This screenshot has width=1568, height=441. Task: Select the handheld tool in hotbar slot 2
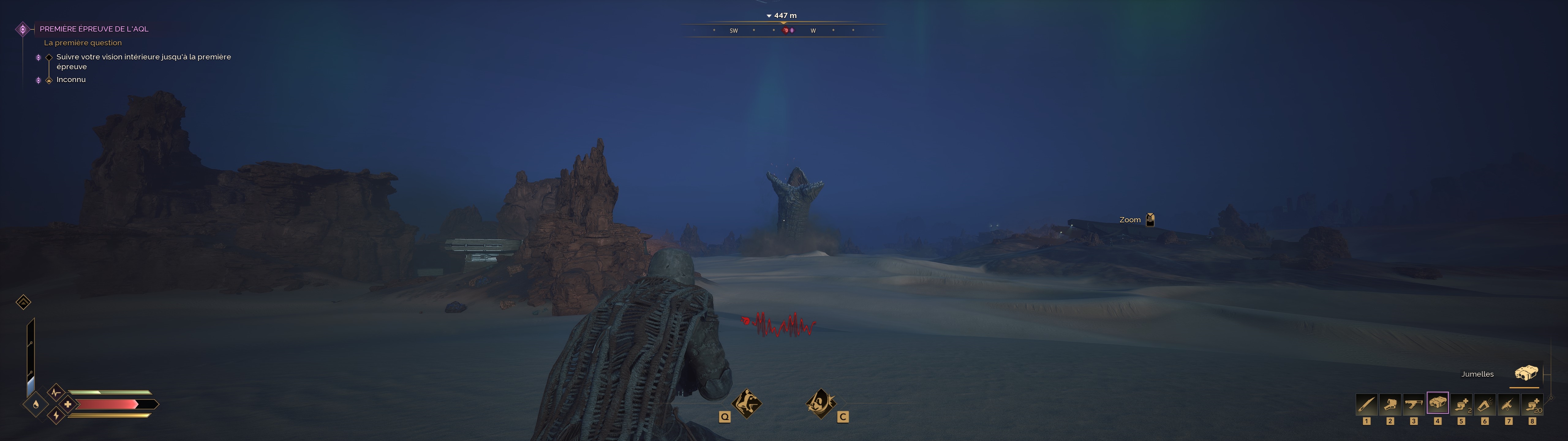[1390, 404]
